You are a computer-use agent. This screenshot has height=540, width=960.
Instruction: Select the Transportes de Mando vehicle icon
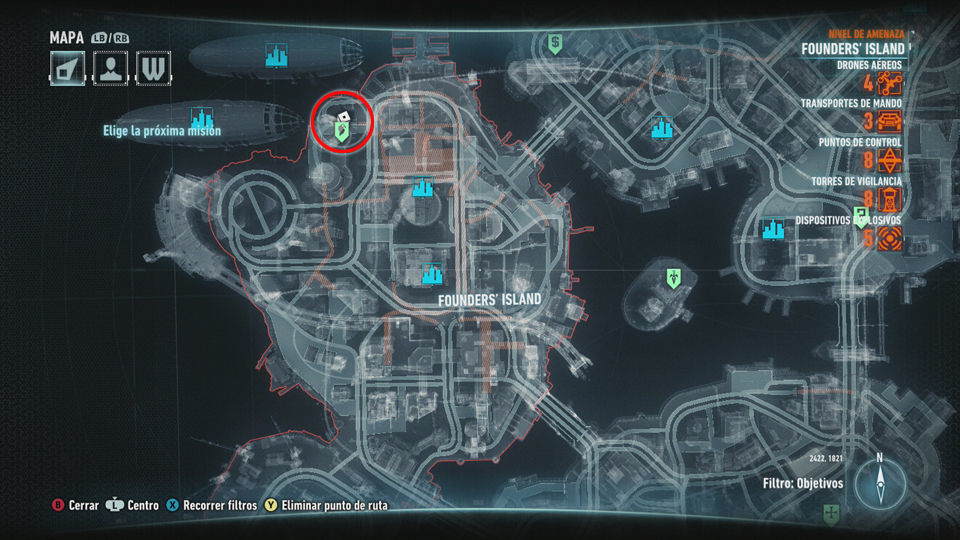(x=890, y=122)
